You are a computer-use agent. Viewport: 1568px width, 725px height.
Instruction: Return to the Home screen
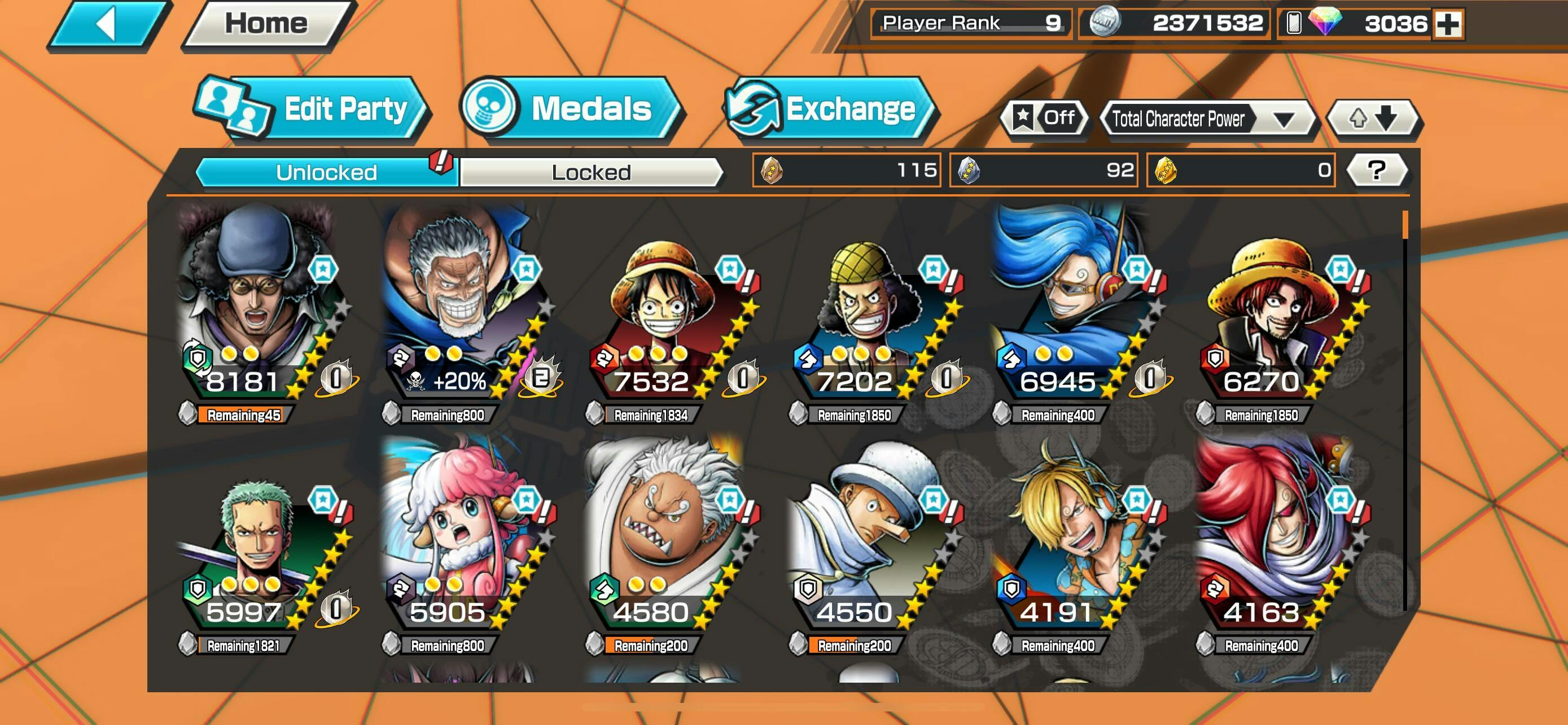click(x=266, y=24)
